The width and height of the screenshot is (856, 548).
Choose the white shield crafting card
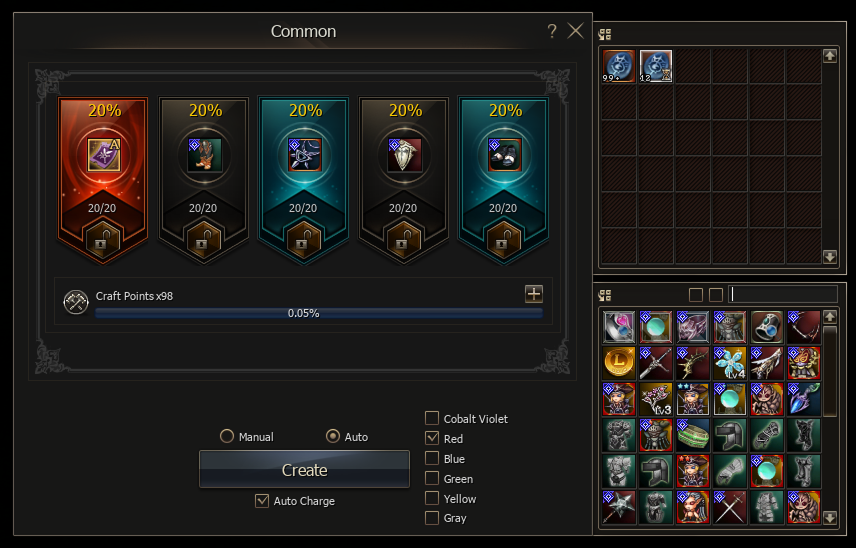tap(404, 155)
